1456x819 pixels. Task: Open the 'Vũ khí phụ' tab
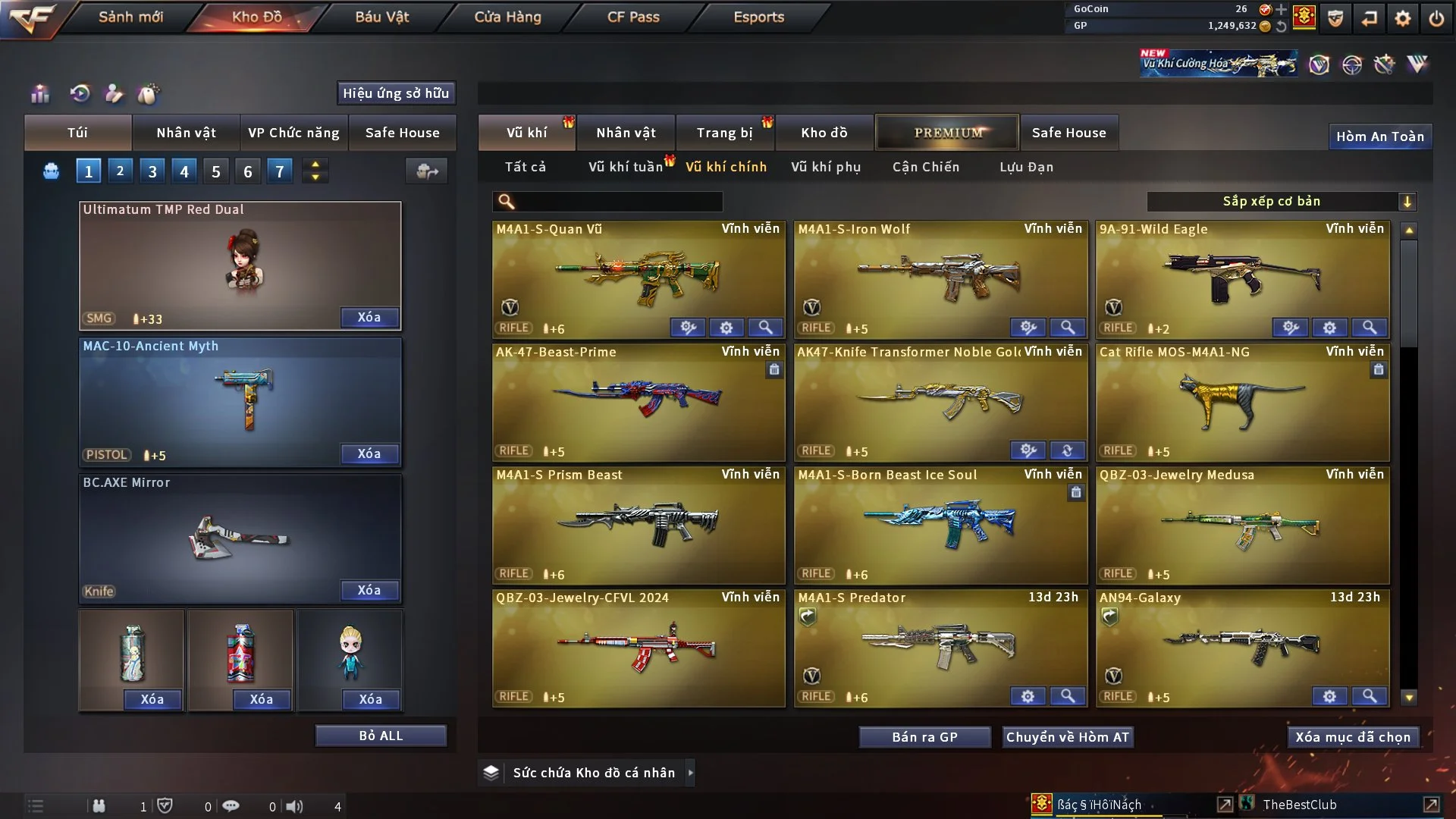(827, 167)
